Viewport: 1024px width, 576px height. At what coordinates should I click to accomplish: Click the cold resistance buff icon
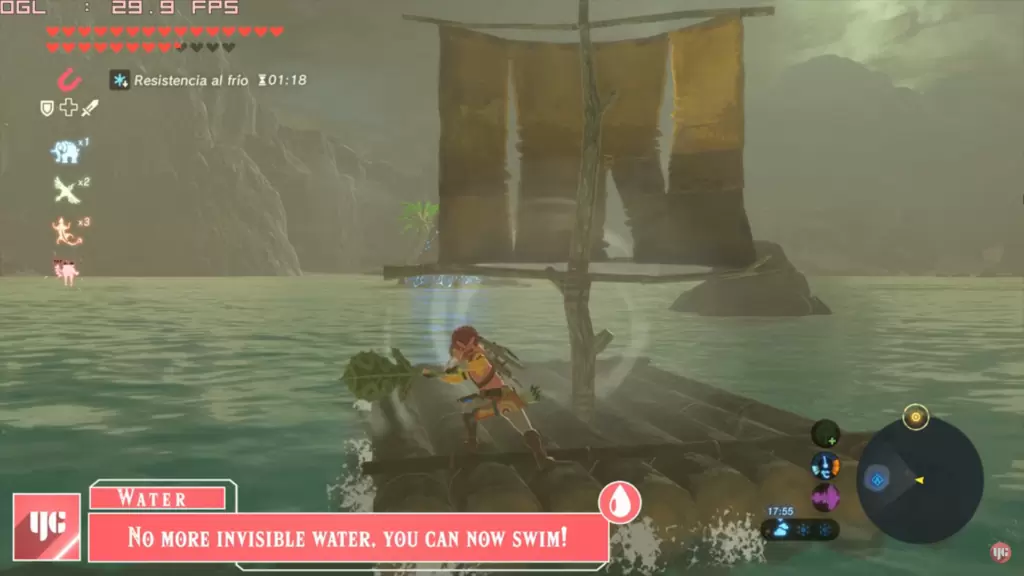(120, 80)
